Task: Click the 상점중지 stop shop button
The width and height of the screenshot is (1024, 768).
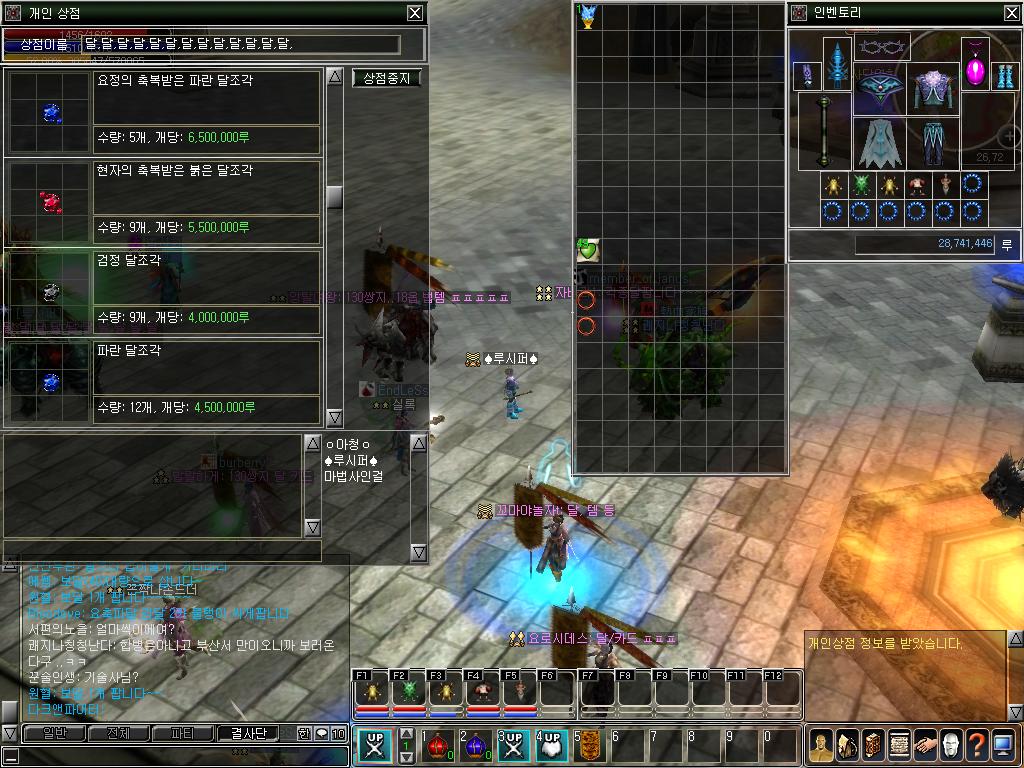Action: tap(387, 78)
